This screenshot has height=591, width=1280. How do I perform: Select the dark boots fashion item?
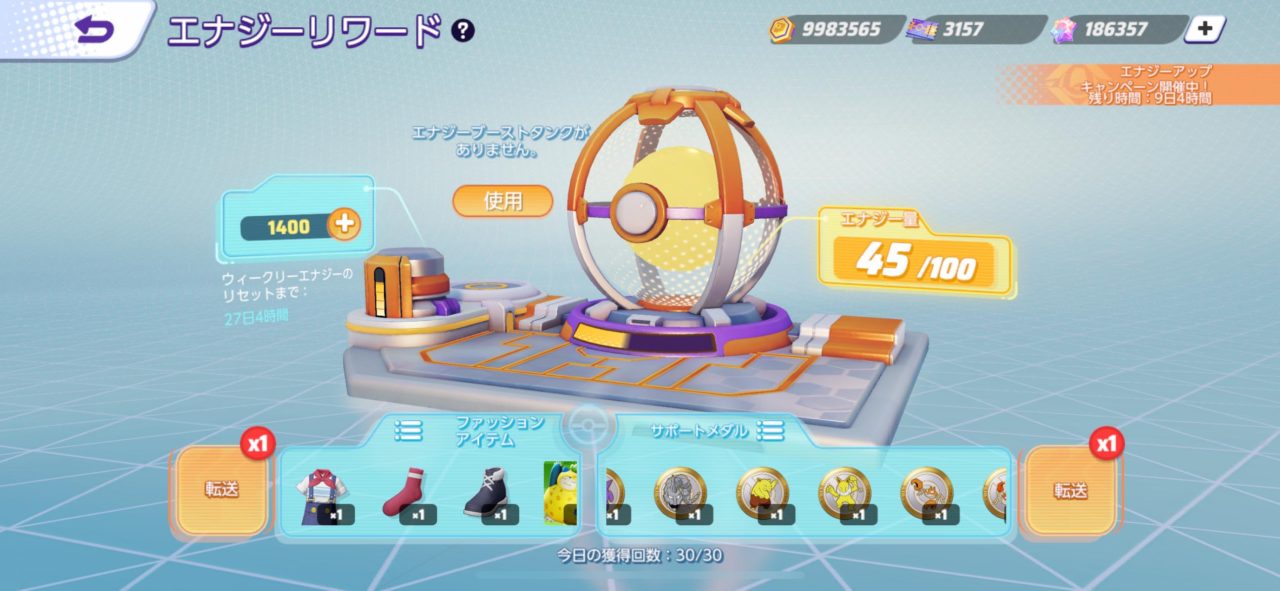tap(488, 494)
